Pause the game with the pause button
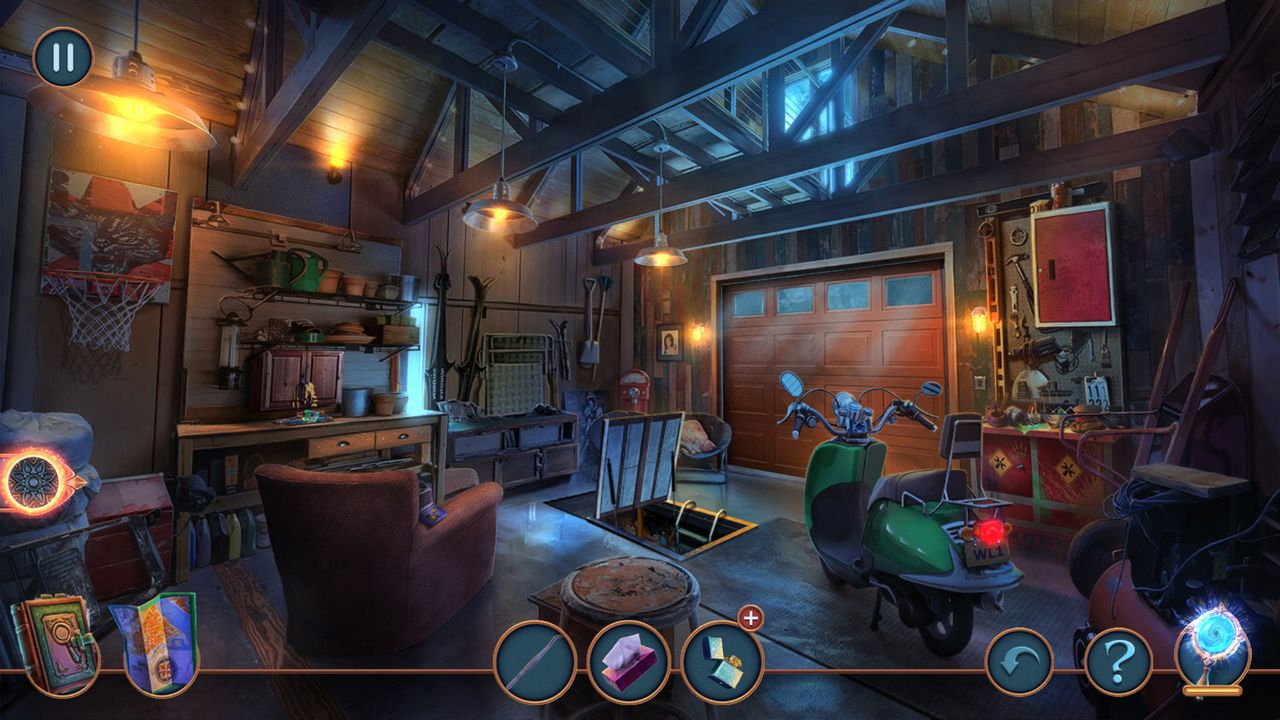The image size is (1280, 720). [62, 57]
